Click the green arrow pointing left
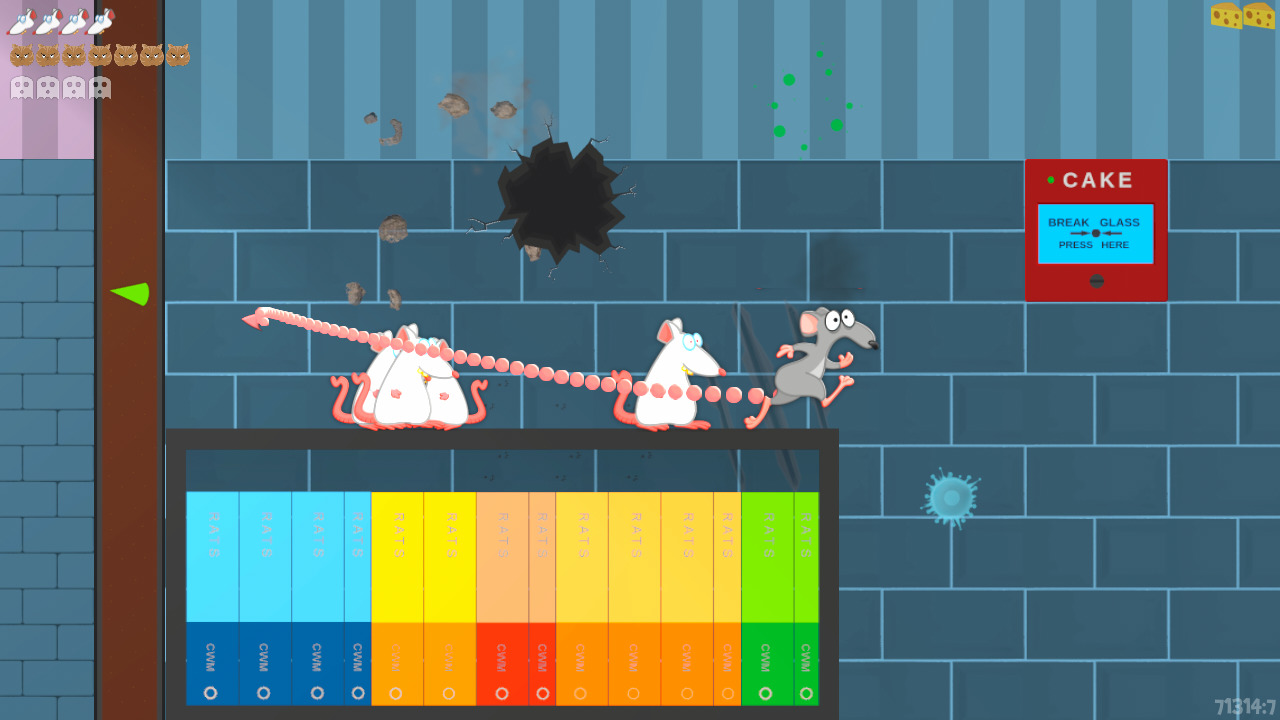 (128, 294)
